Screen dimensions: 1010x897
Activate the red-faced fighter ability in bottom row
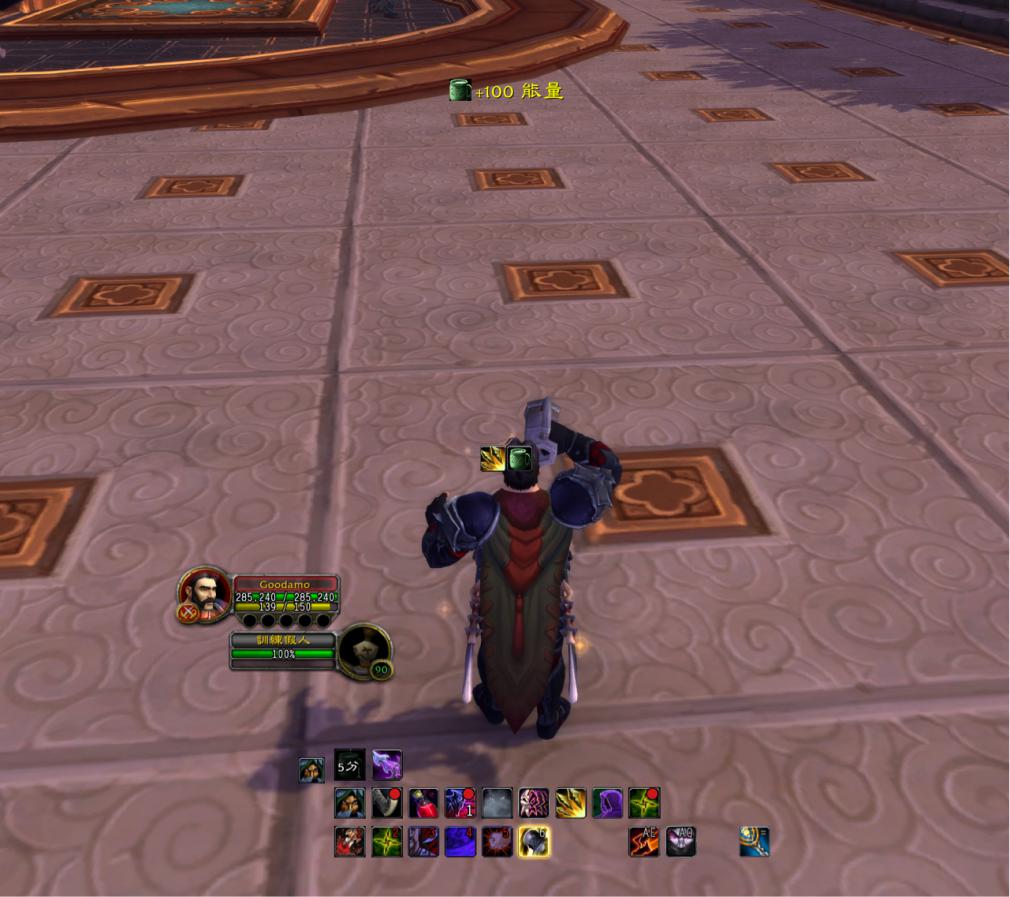tap(349, 842)
